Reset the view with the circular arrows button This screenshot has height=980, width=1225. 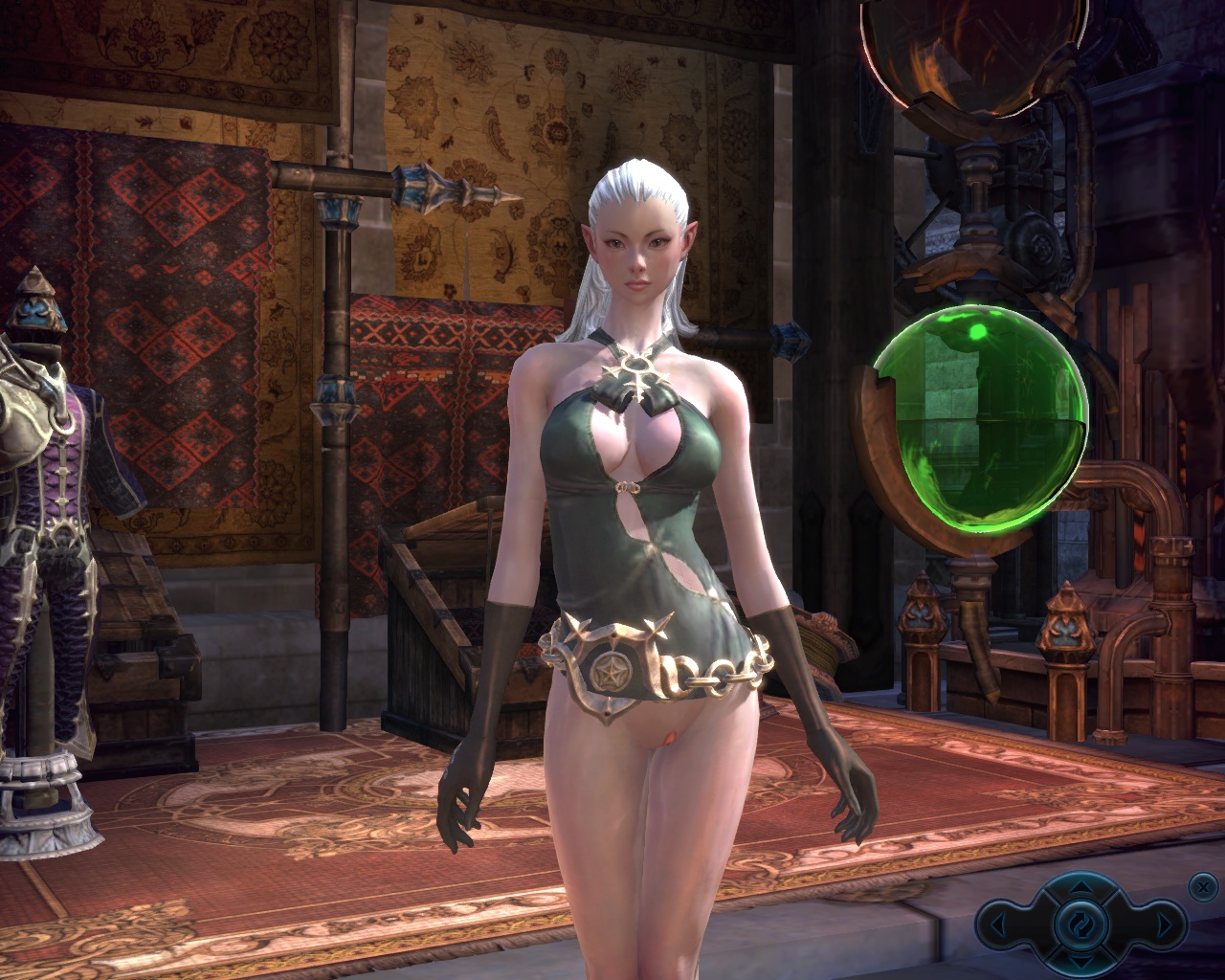coord(1081,925)
